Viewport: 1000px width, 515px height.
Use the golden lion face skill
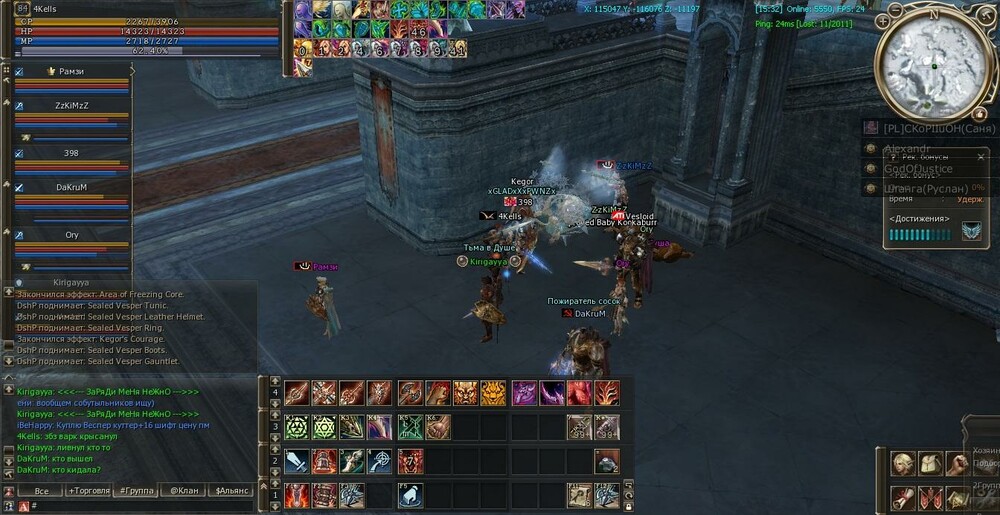[494, 393]
